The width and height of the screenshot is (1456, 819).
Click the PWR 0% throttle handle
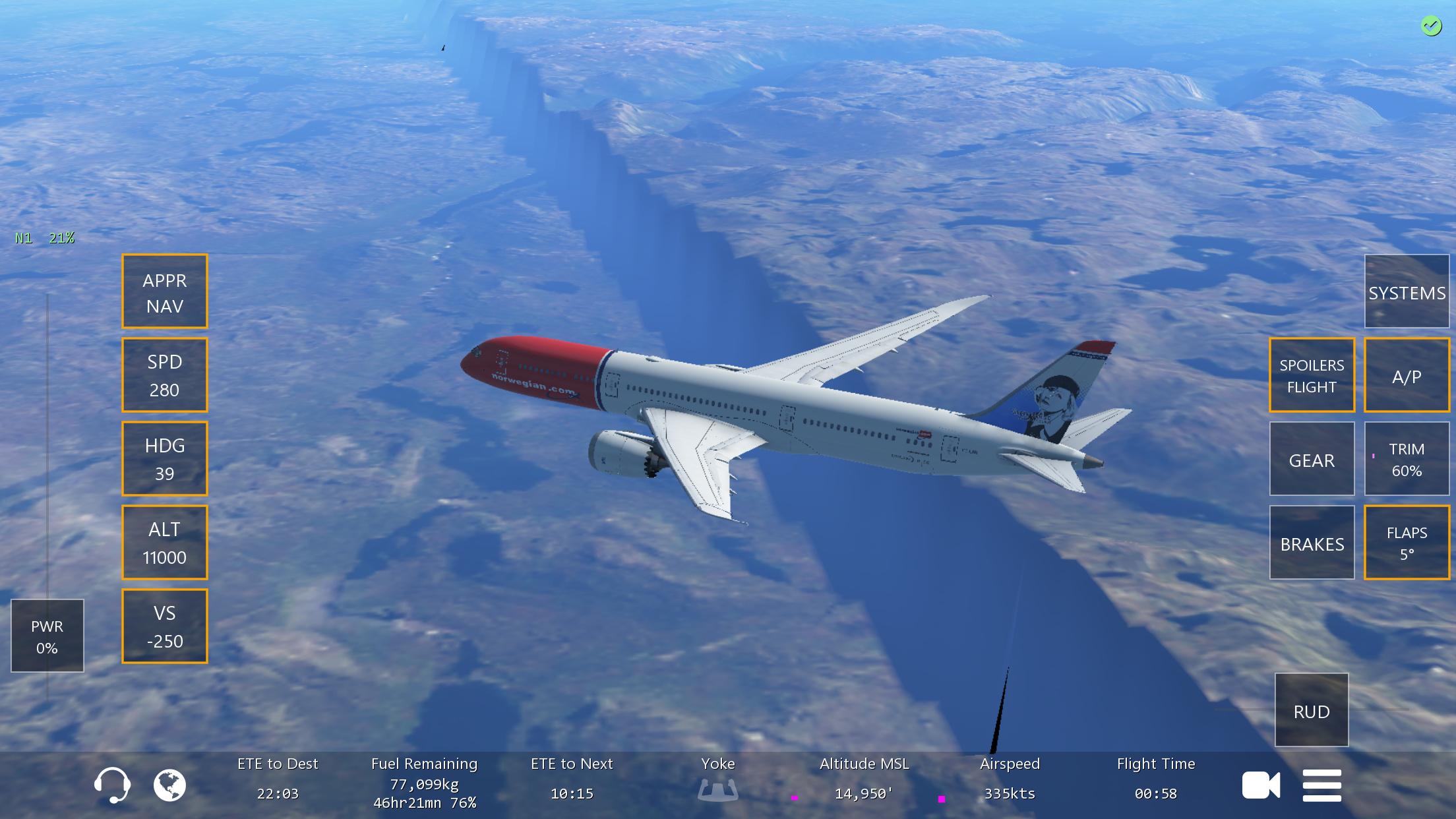(47, 636)
